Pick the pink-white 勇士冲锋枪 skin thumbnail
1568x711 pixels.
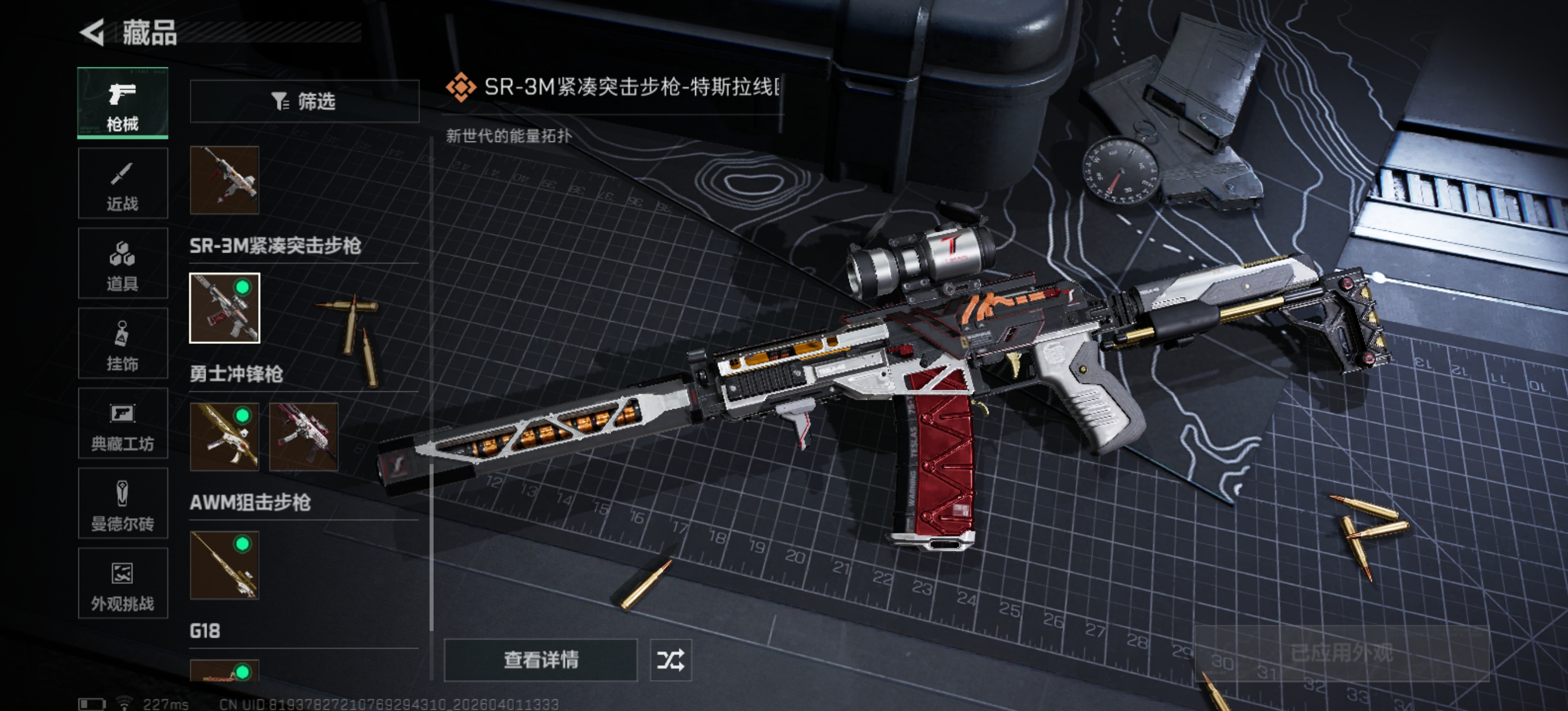[303, 436]
